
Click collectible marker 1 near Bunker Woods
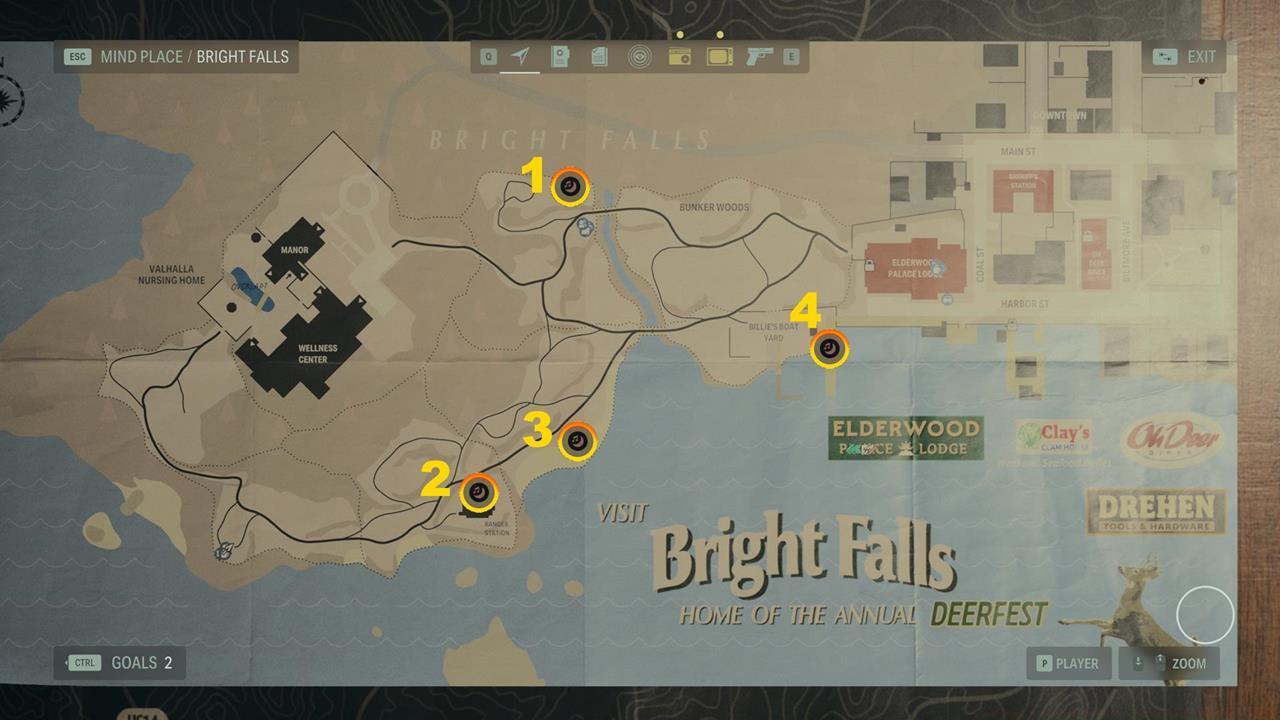tap(569, 185)
